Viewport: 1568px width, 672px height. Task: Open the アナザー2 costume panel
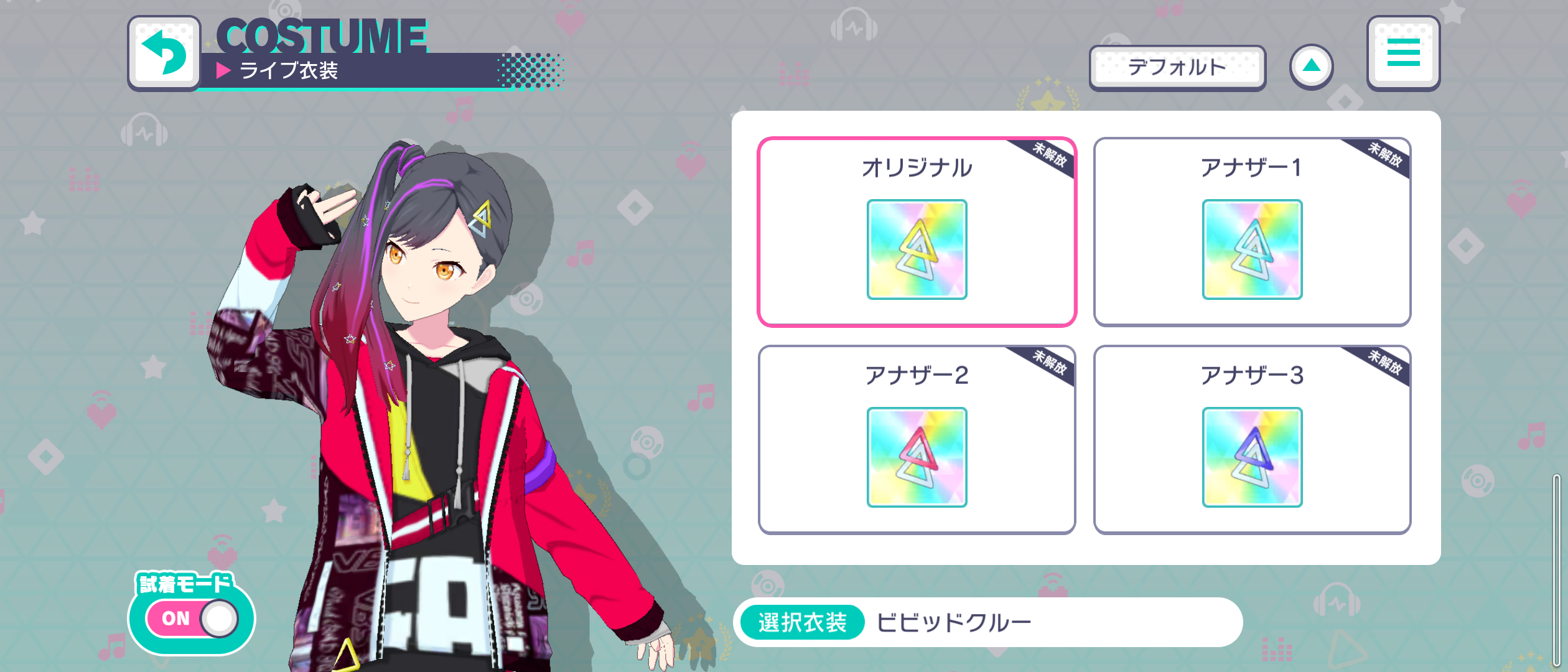click(x=917, y=442)
